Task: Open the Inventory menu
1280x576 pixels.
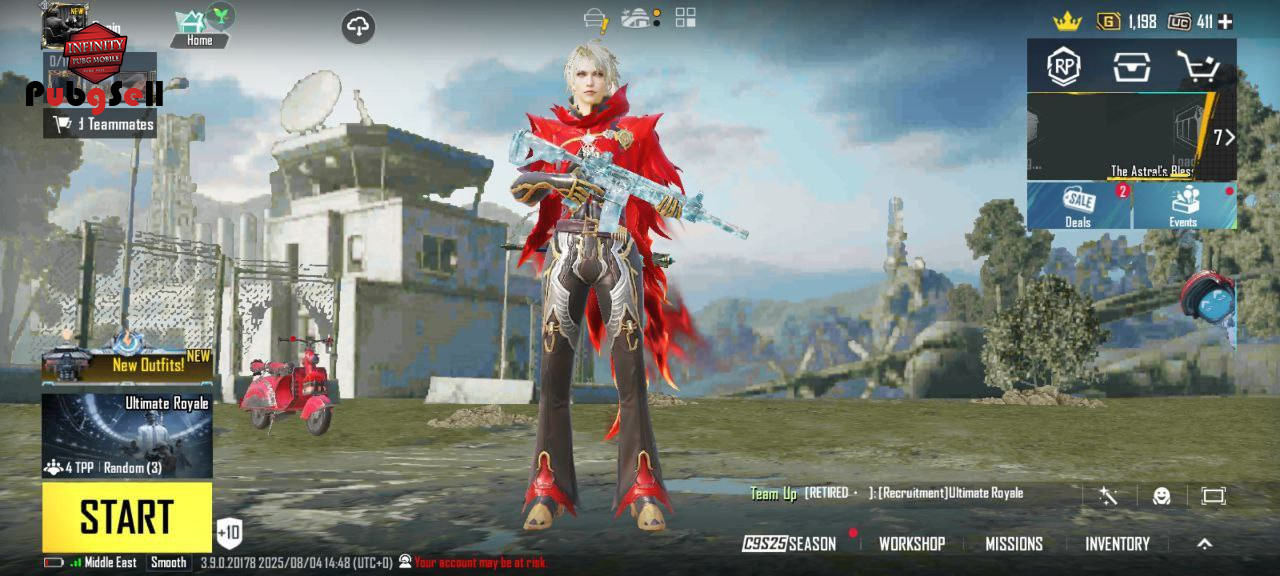Action: pos(1117,544)
